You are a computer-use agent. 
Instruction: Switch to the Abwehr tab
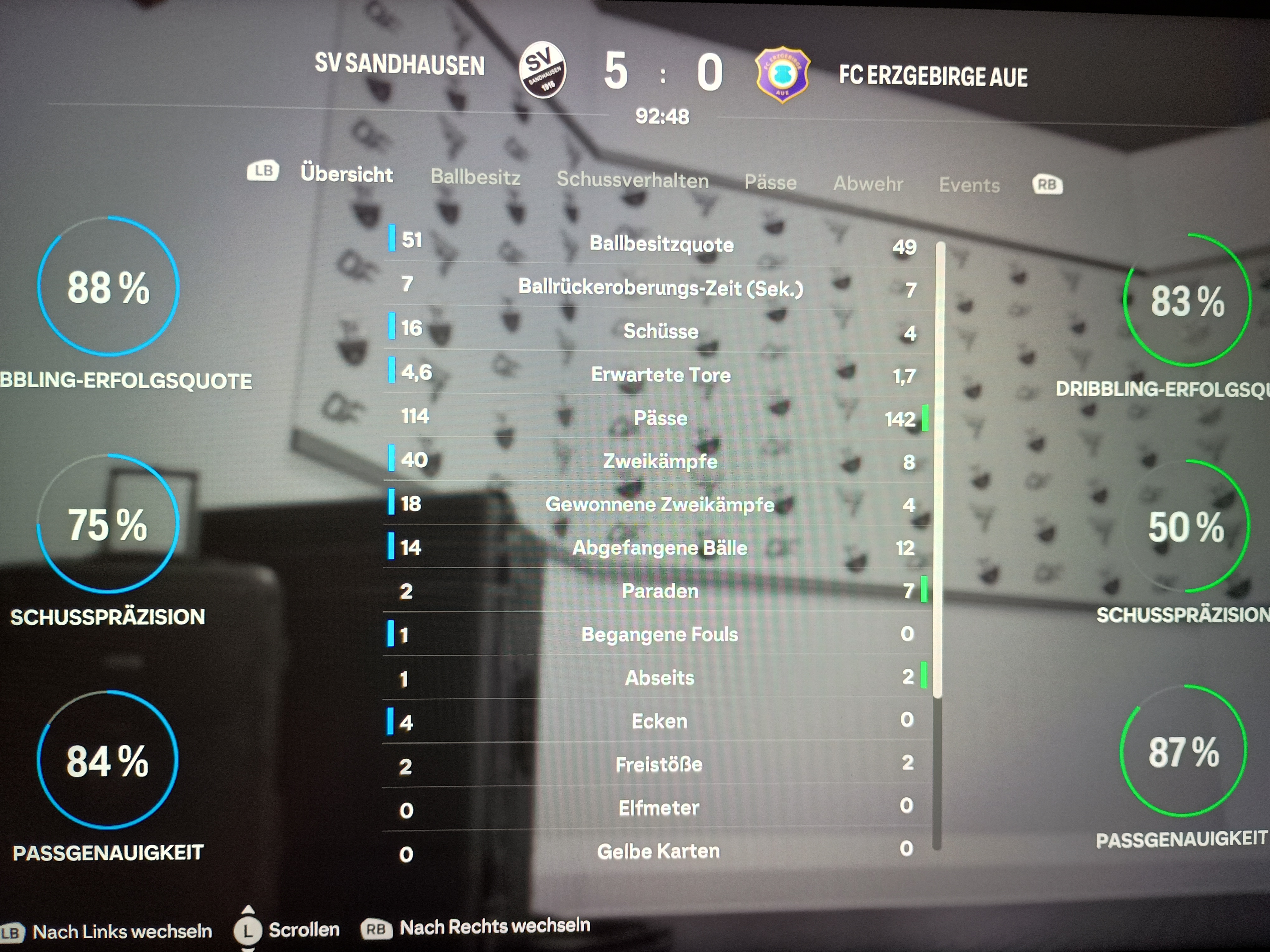(x=868, y=184)
